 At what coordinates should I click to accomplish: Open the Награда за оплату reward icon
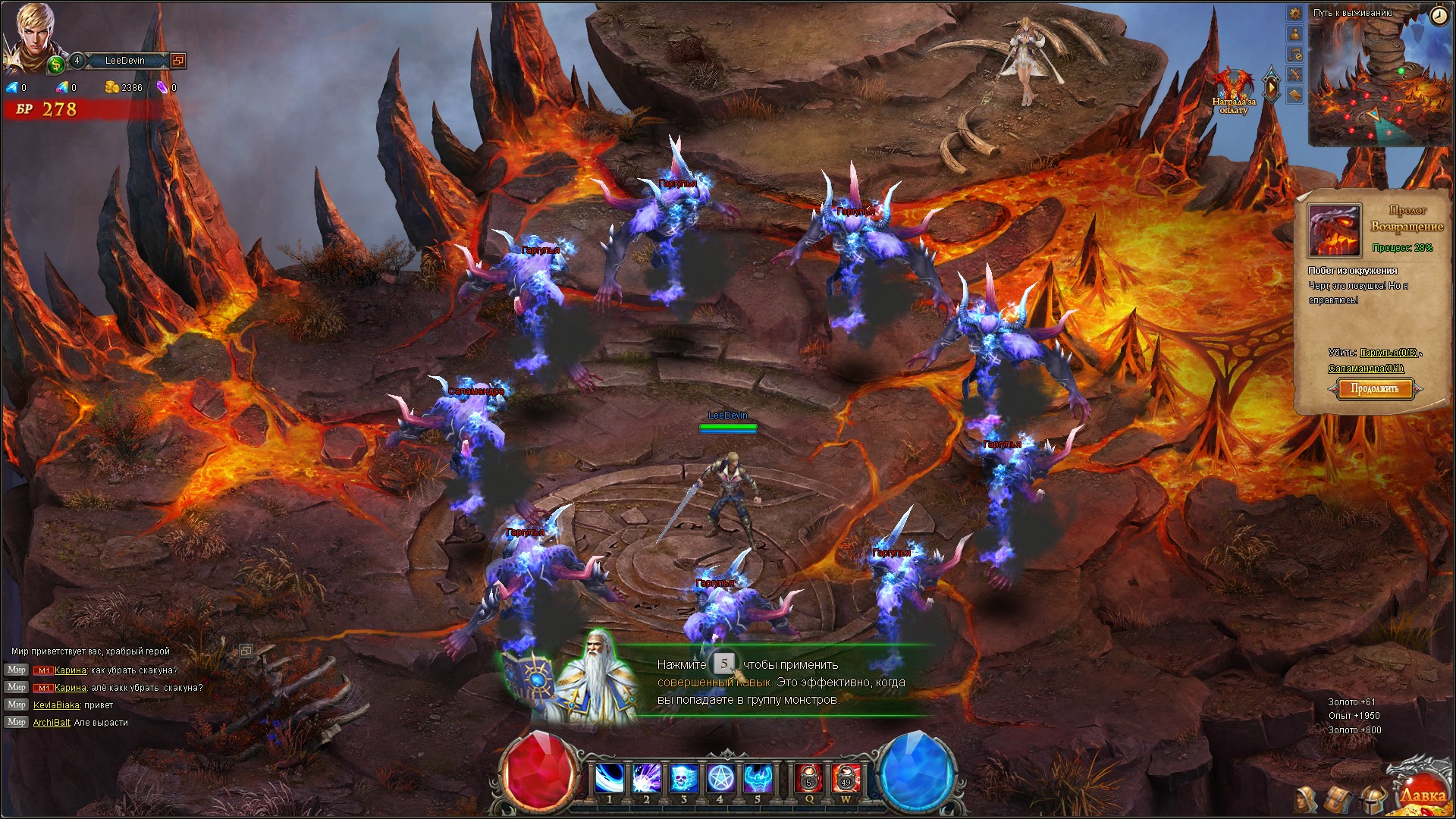point(1233,89)
